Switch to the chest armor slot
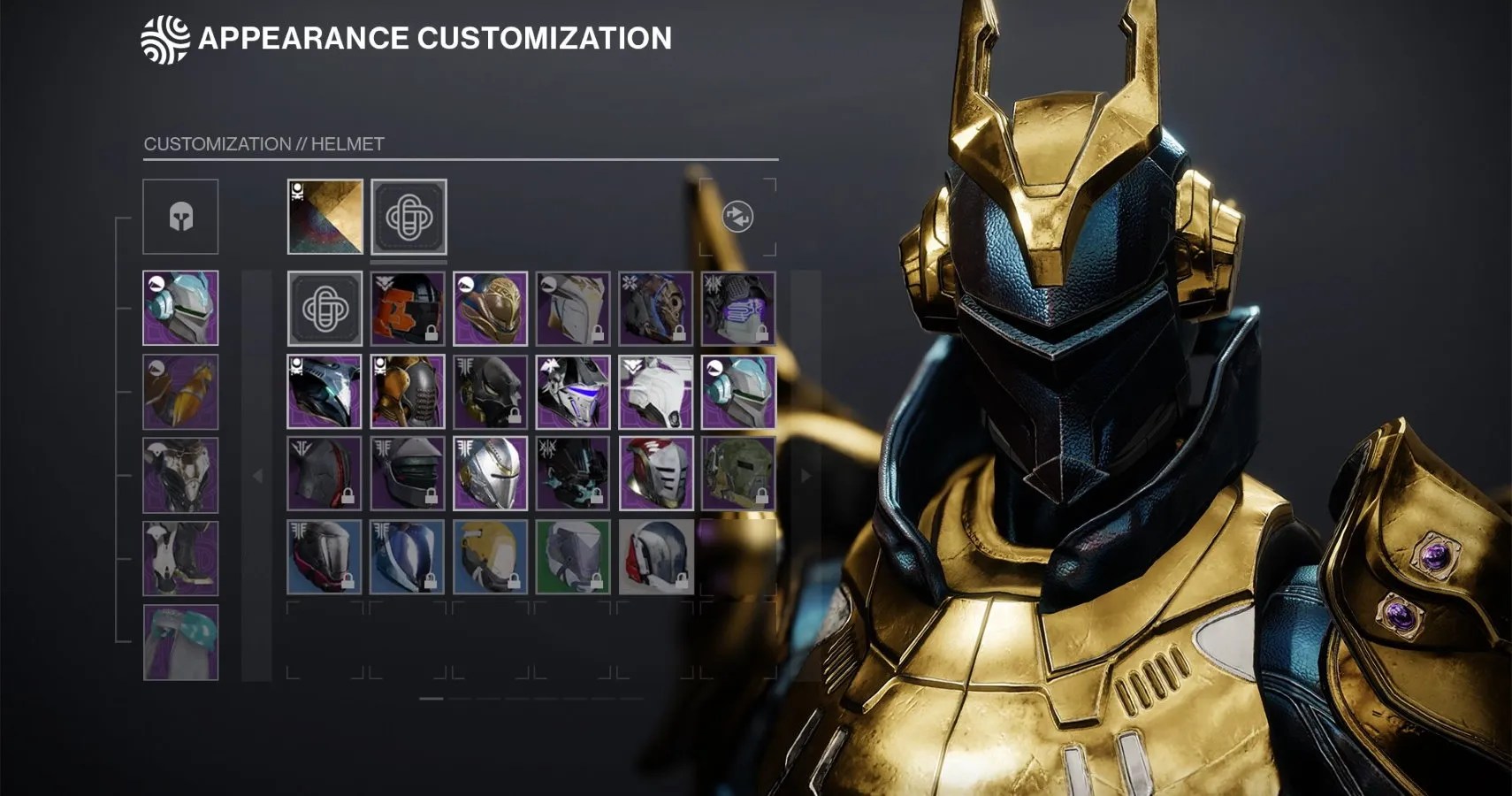Screen dimensions: 1512x796 click(180, 475)
